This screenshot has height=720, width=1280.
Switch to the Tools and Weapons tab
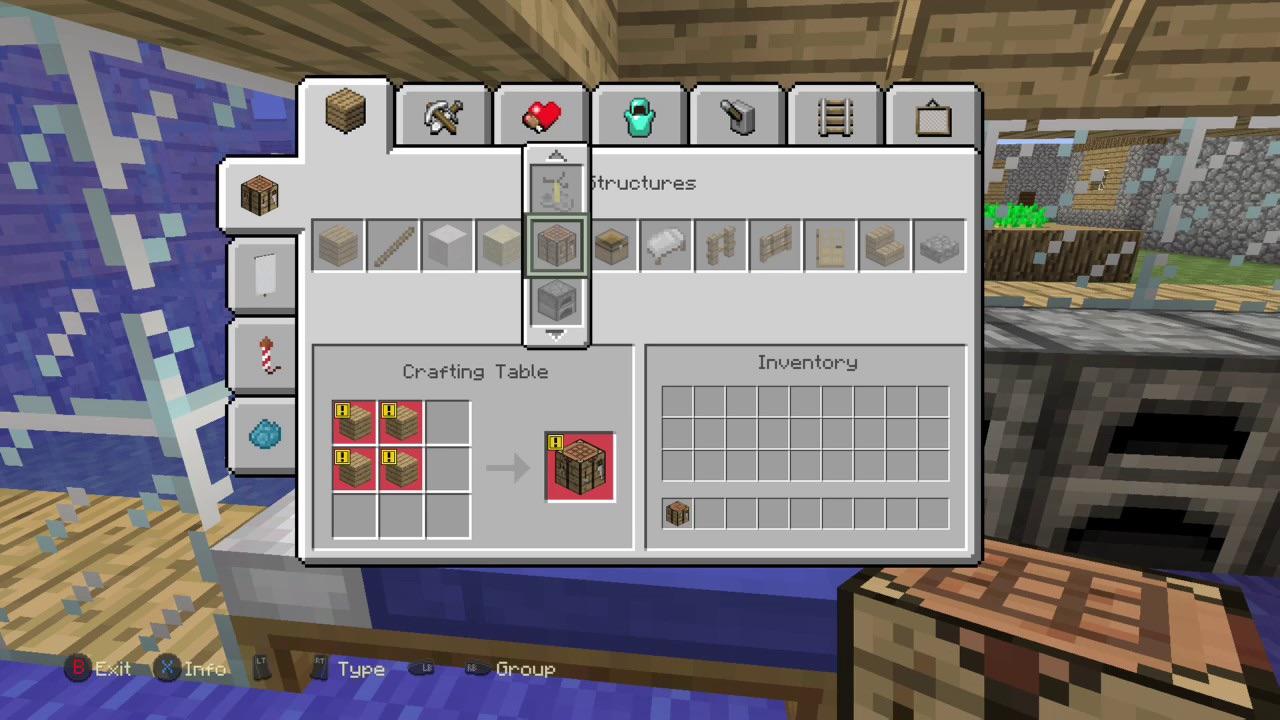(443, 113)
